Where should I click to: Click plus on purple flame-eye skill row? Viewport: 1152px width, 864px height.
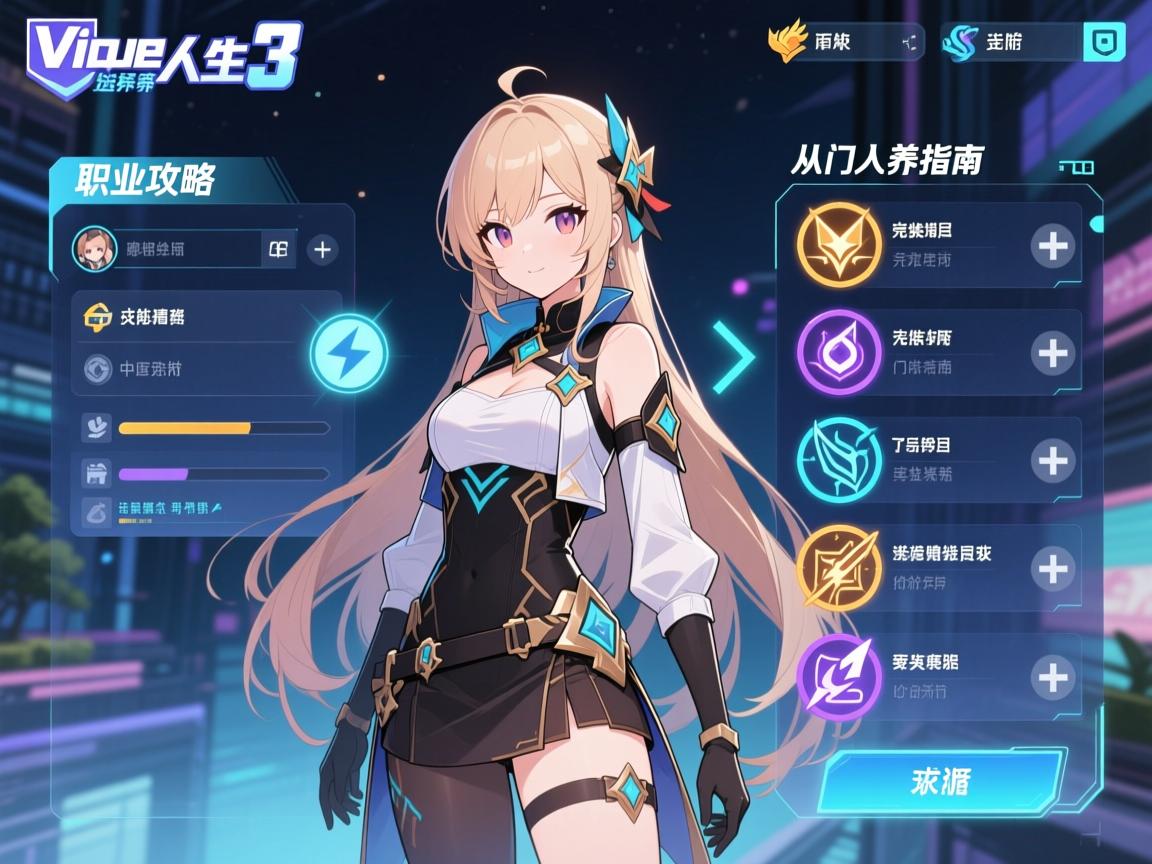point(1052,353)
